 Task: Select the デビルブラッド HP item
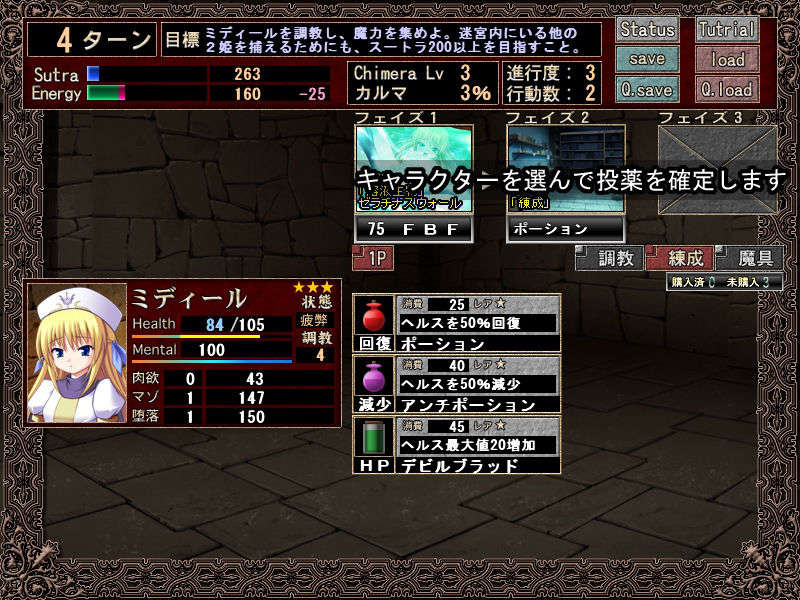point(457,445)
